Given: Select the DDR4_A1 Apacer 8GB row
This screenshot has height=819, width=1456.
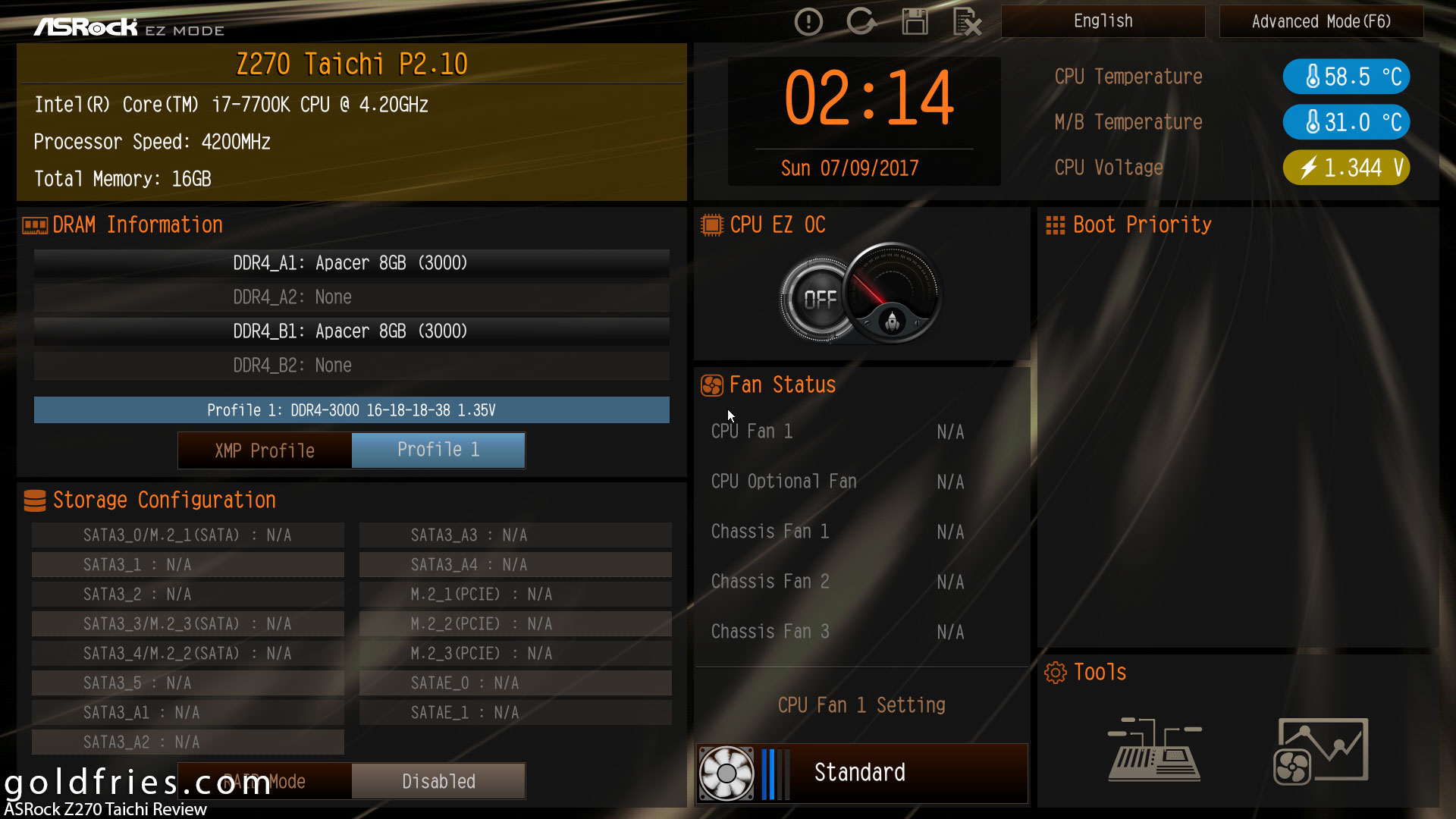Looking at the screenshot, I should 351,263.
